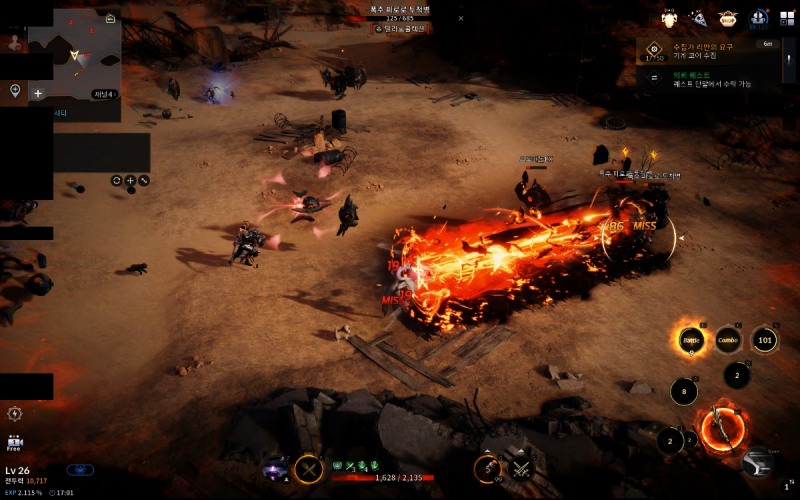Click the channel 4 selector on minimap
Screen dimensions: 800x500
105,94
